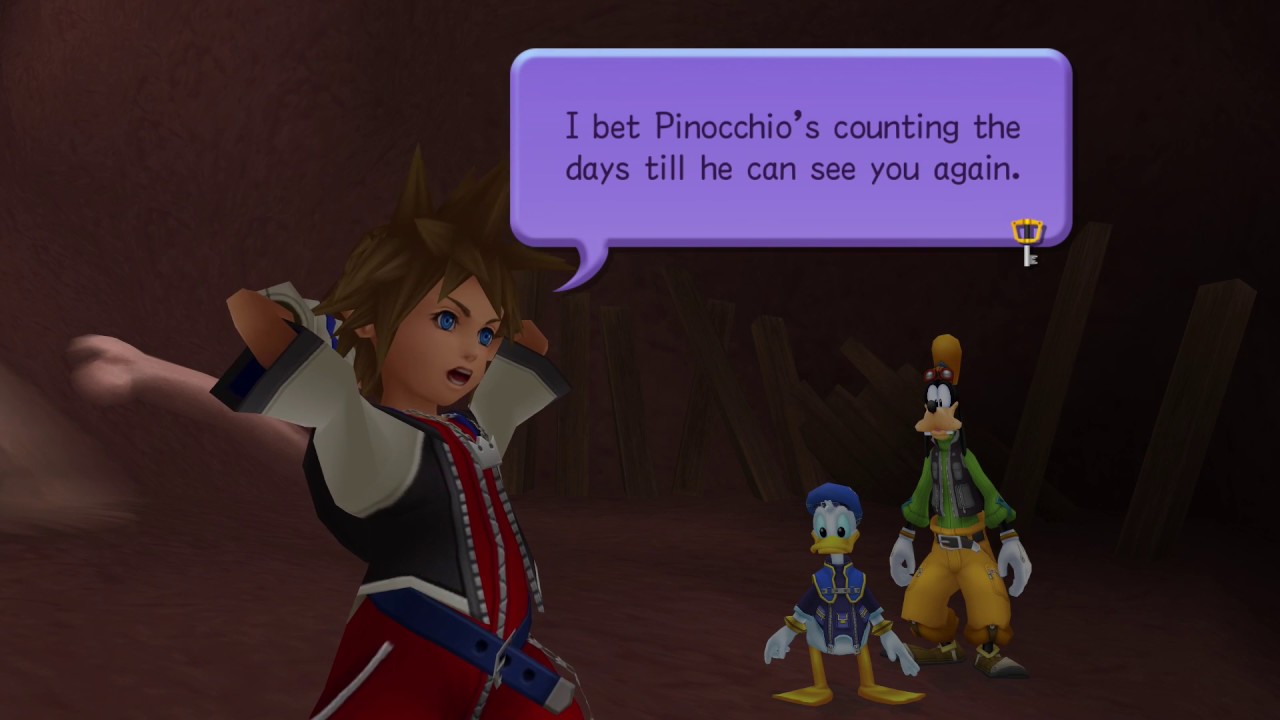Advance dialogue with the keyblade continue icon

1027,241
